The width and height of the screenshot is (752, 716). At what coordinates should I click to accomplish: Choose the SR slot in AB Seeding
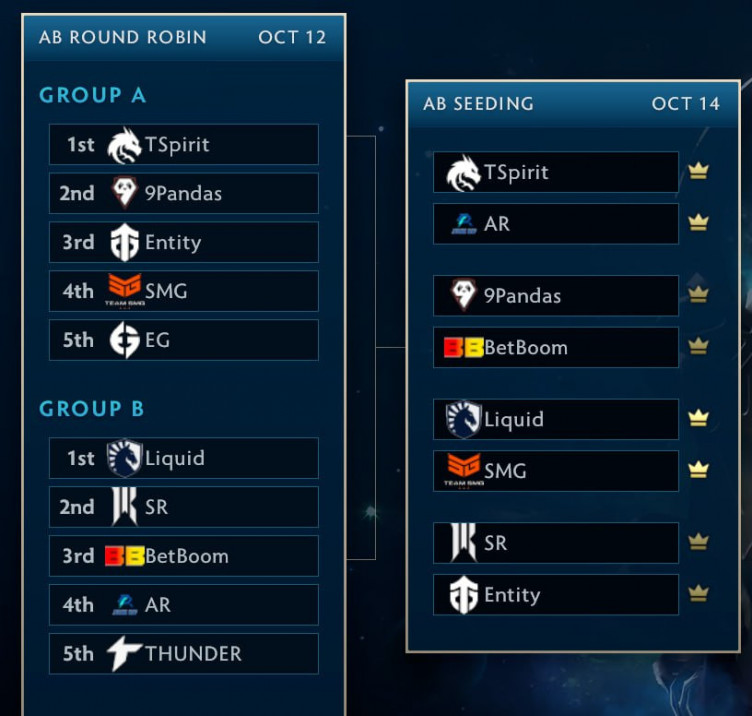point(556,544)
